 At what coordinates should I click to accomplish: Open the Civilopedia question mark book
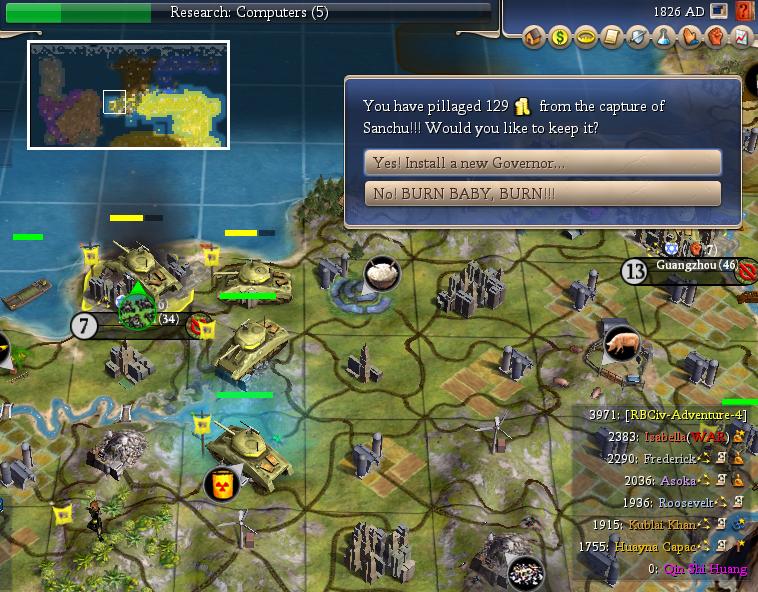click(x=744, y=12)
